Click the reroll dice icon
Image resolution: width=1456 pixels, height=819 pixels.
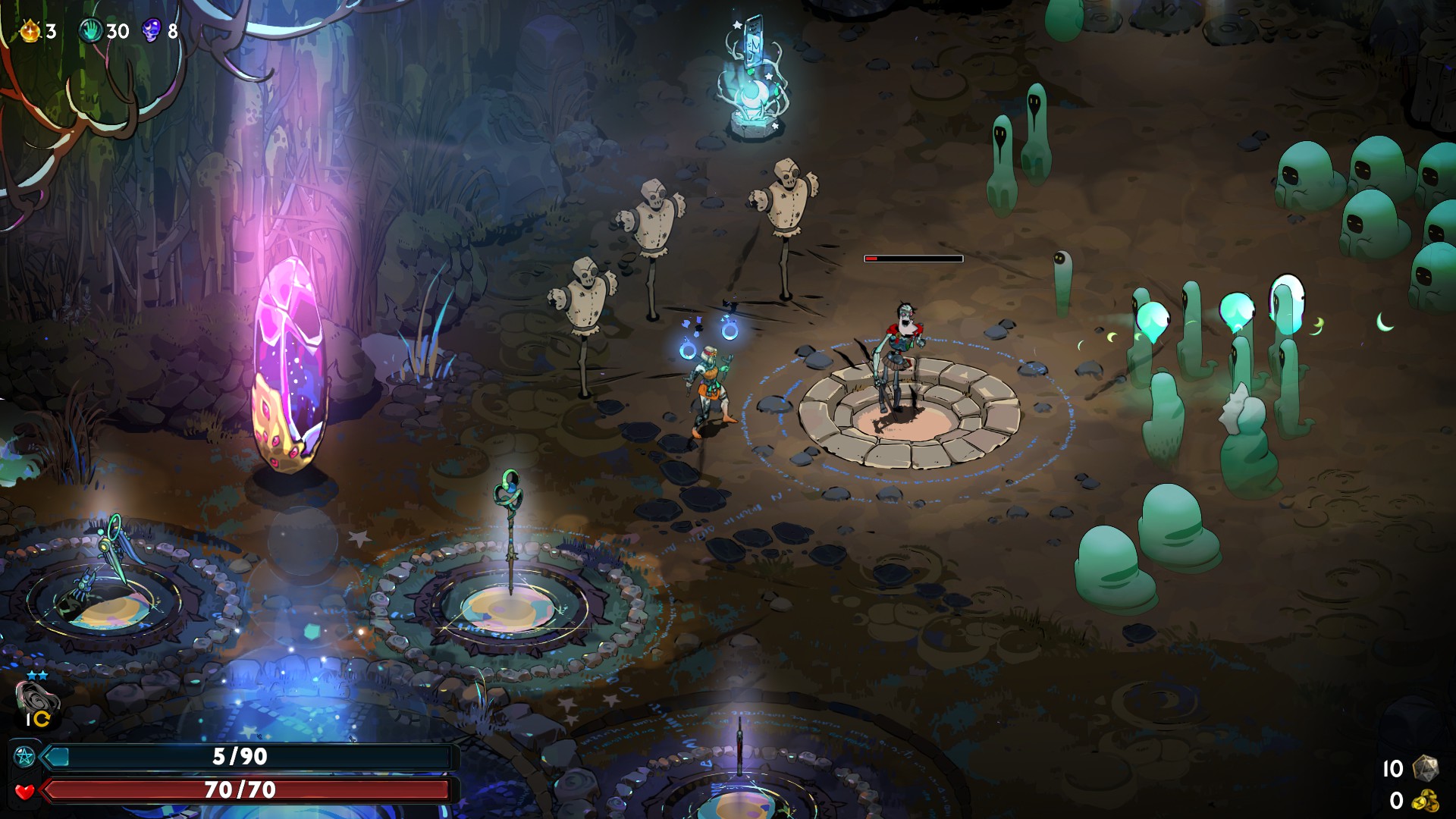coord(1426,768)
